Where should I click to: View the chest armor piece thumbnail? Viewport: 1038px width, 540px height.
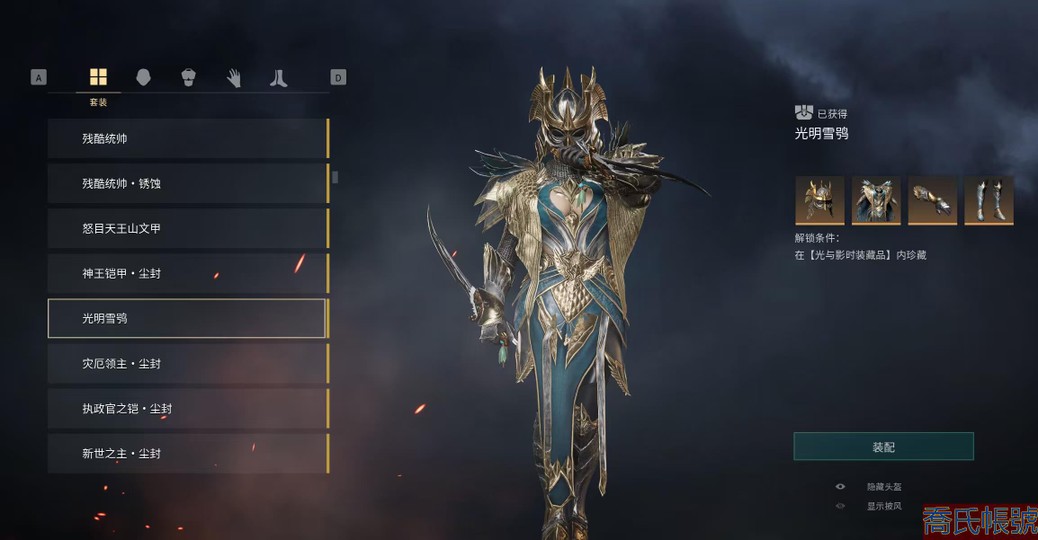876,200
